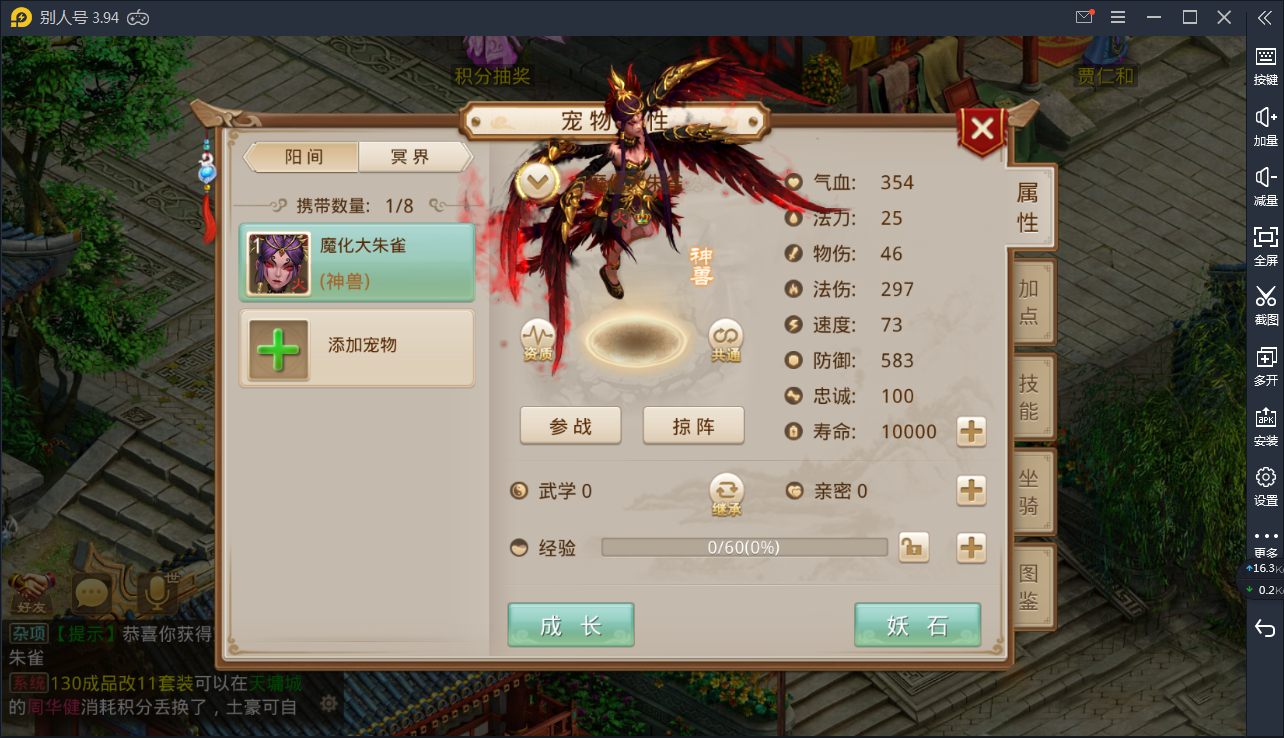Collapse the sidebar with the double arrows

[1265, 16]
